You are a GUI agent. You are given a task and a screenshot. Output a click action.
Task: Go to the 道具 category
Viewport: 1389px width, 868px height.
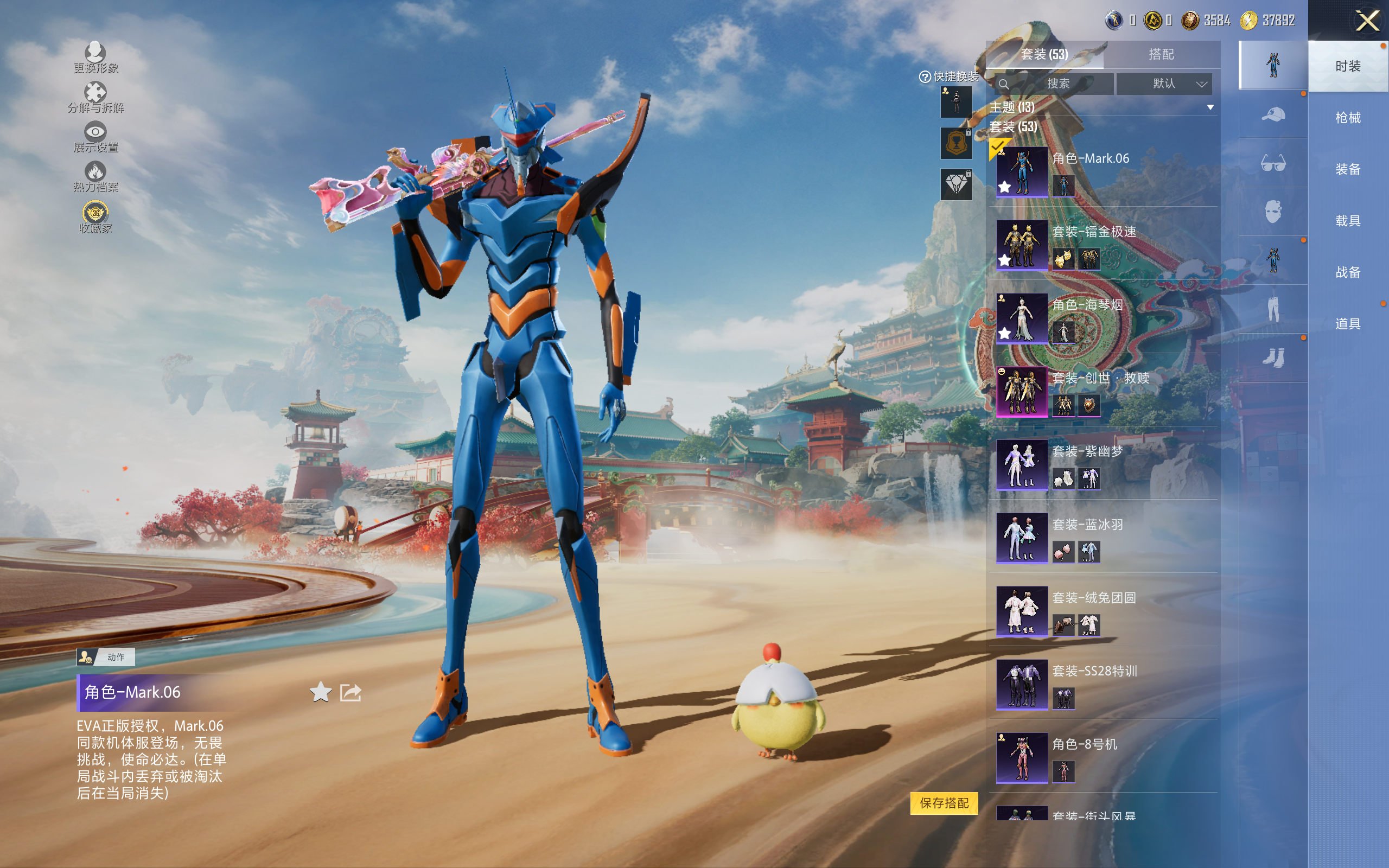coord(1348,324)
